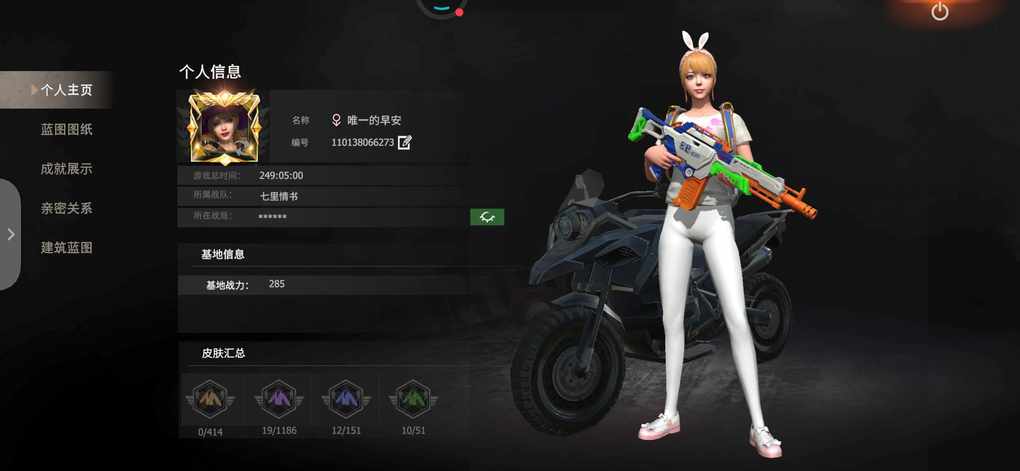The image size is (1020, 471).
Task: Select the orange skin badge showing 0/414
Action: [209, 400]
